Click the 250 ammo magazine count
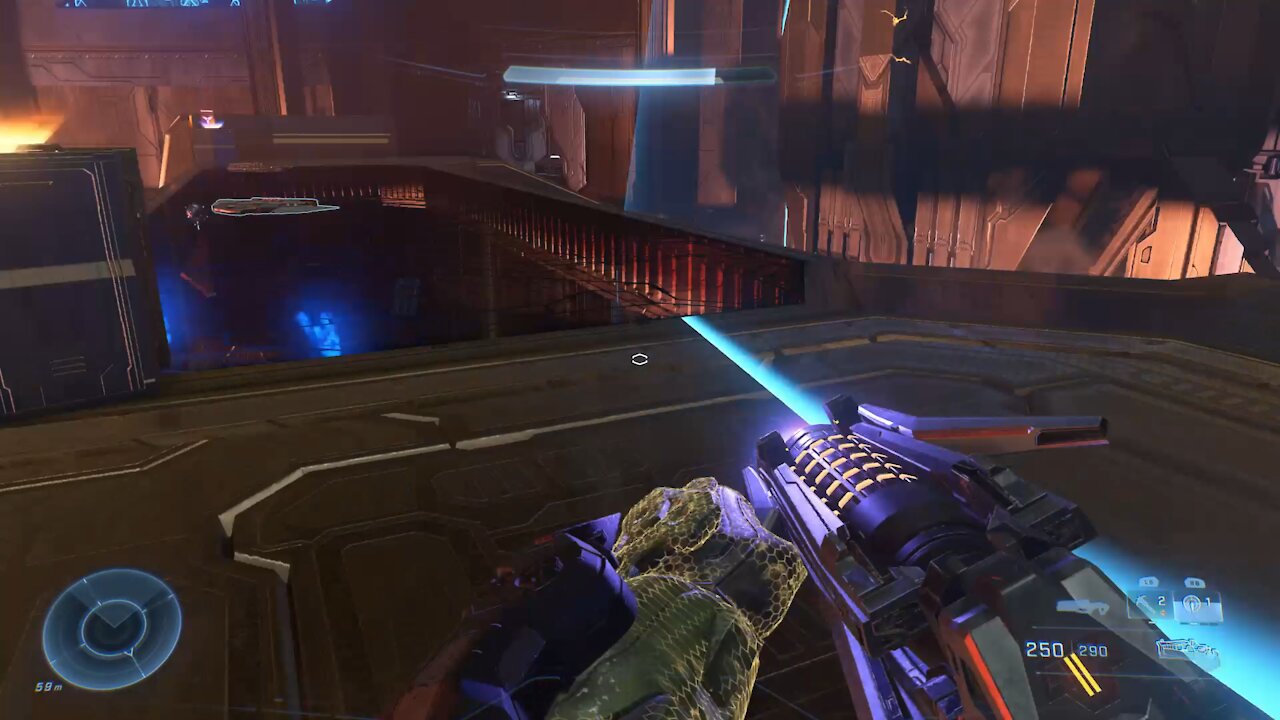The image size is (1280, 720). [x=1042, y=647]
